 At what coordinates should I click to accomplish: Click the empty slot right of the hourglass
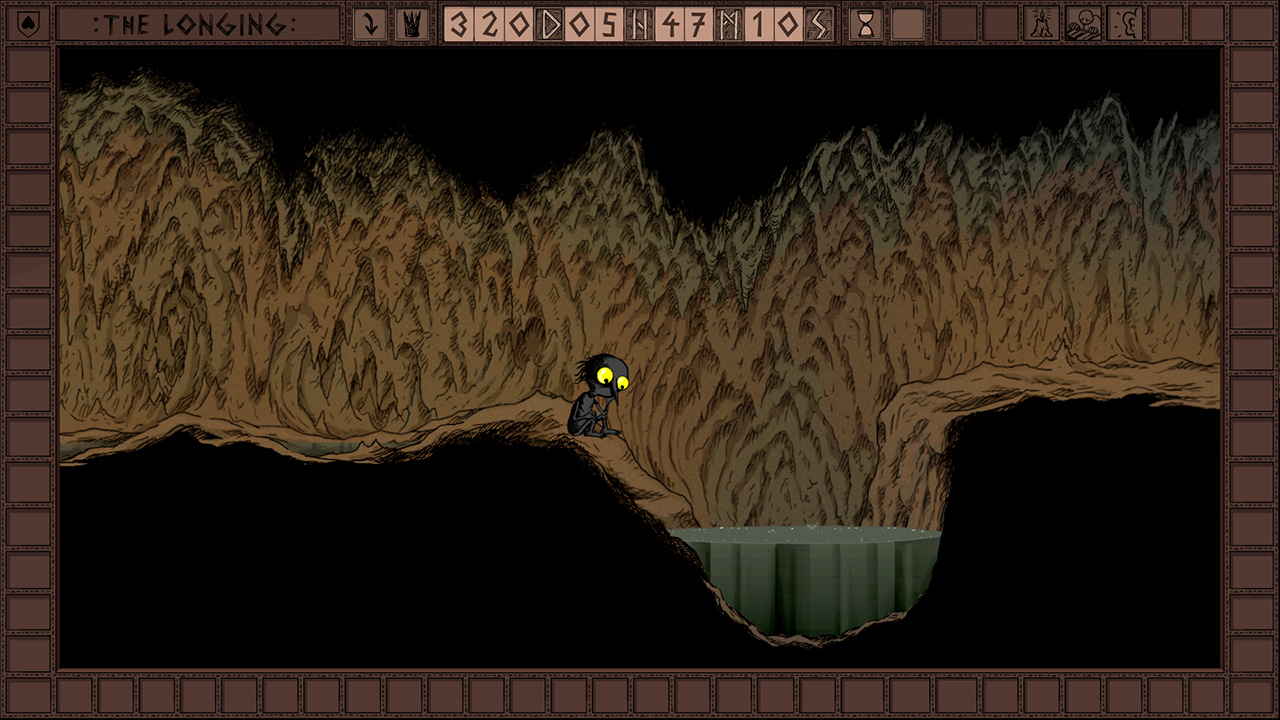(x=908, y=25)
